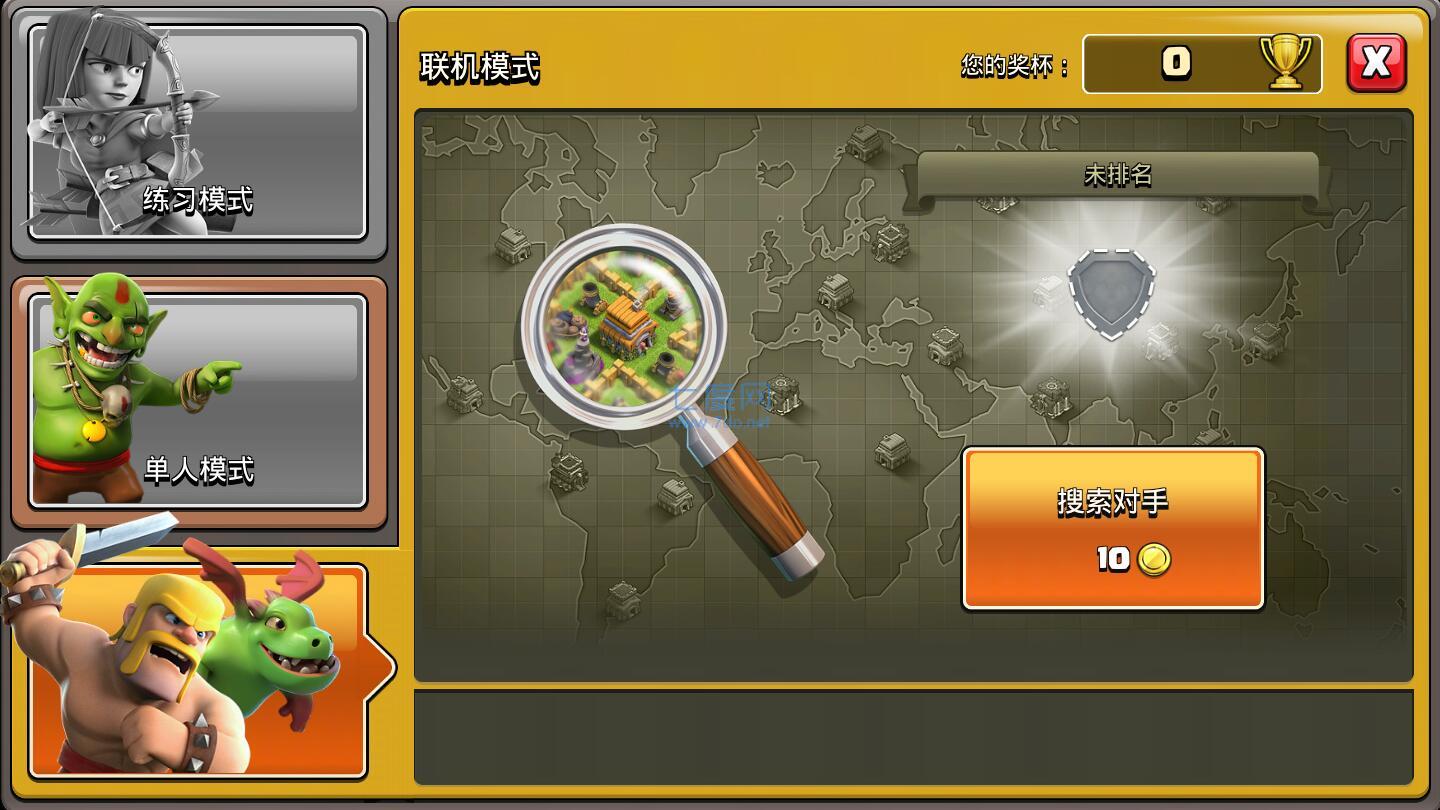Click the trophy count showing 0

point(1176,63)
